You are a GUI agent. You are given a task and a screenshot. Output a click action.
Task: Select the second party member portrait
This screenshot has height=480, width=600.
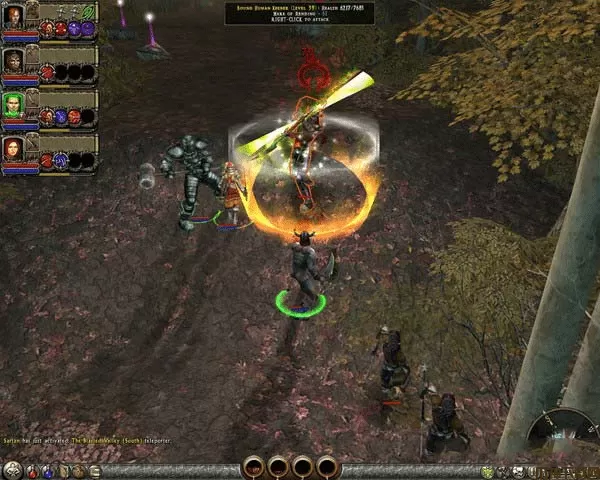13,61
